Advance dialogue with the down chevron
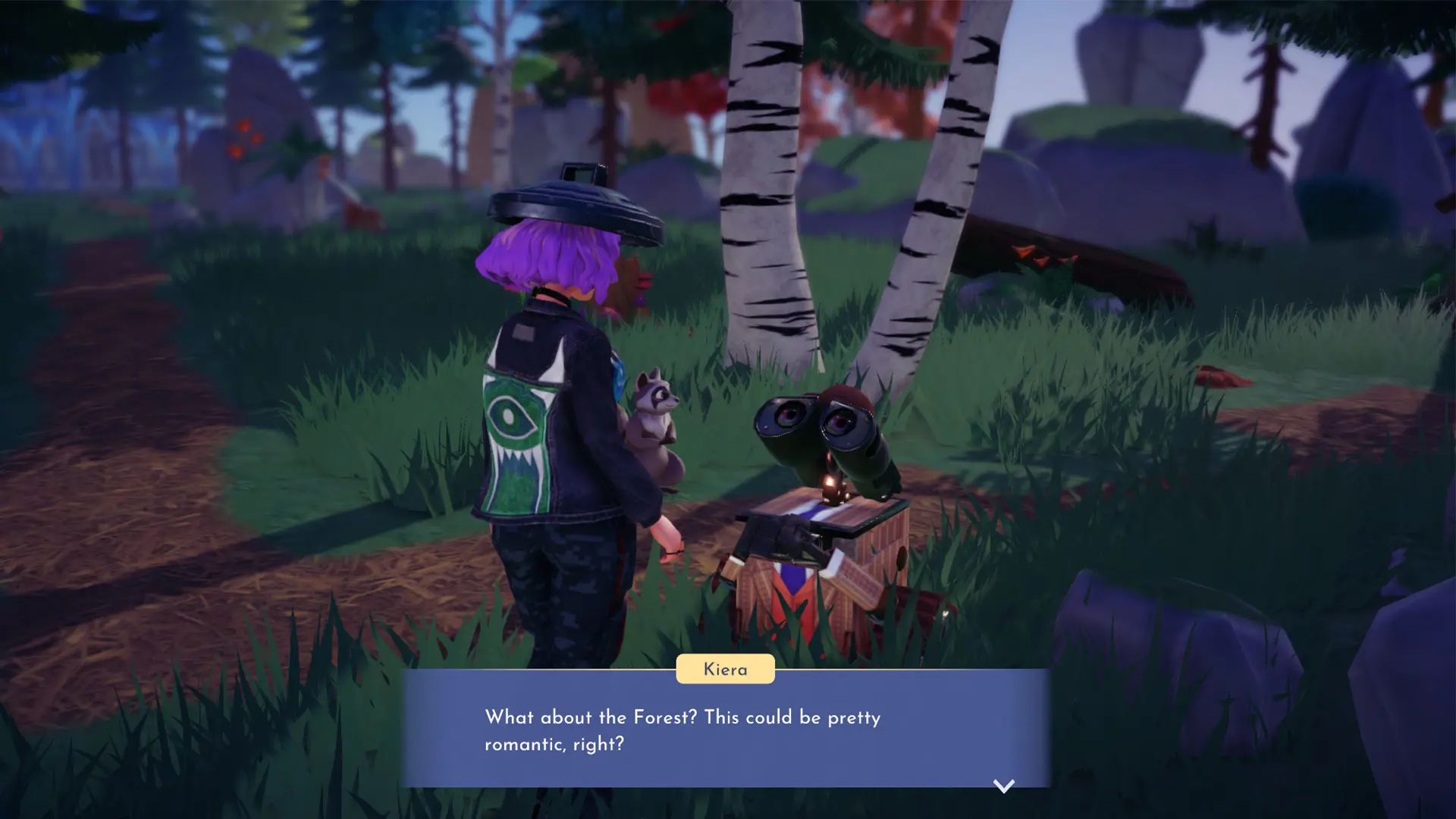The image size is (1456, 819). click(x=1005, y=786)
